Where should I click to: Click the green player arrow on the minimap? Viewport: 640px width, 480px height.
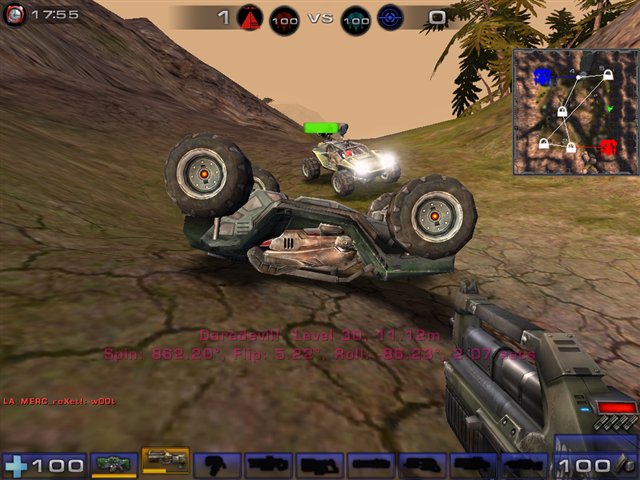(609, 107)
